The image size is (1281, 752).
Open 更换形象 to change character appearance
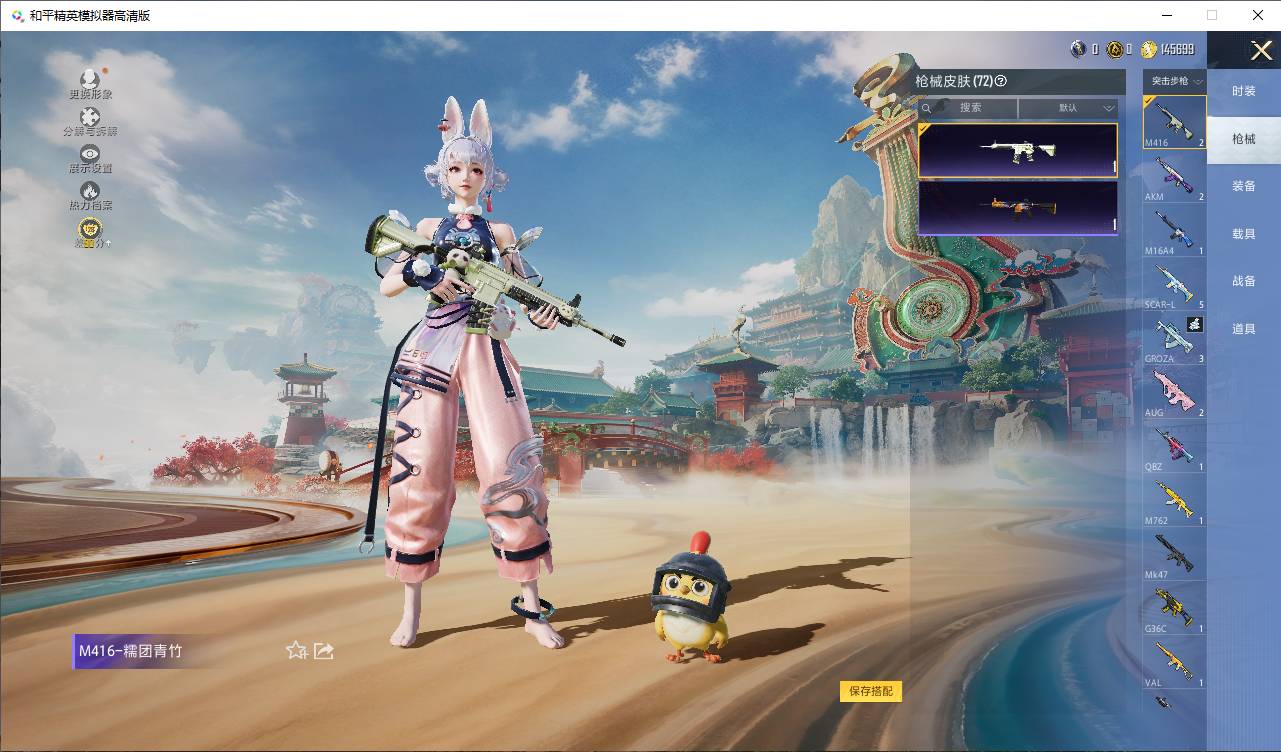coord(90,81)
